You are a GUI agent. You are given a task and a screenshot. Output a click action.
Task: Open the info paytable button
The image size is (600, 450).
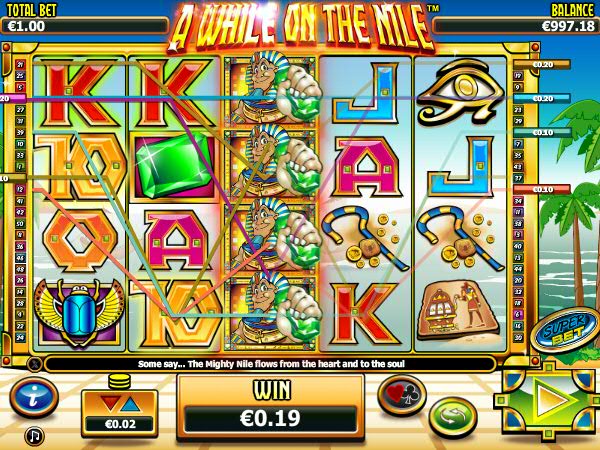33,397
